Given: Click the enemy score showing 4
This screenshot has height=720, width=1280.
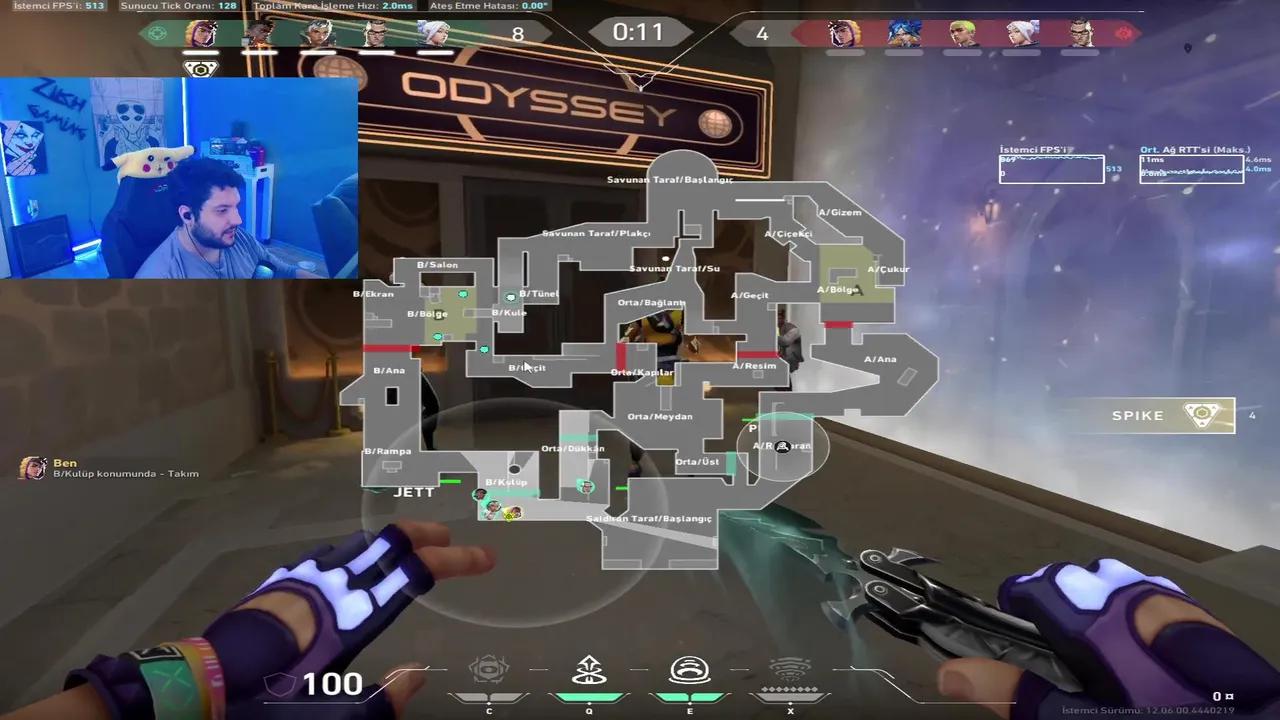Looking at the screenshot, I should point(762,33).
